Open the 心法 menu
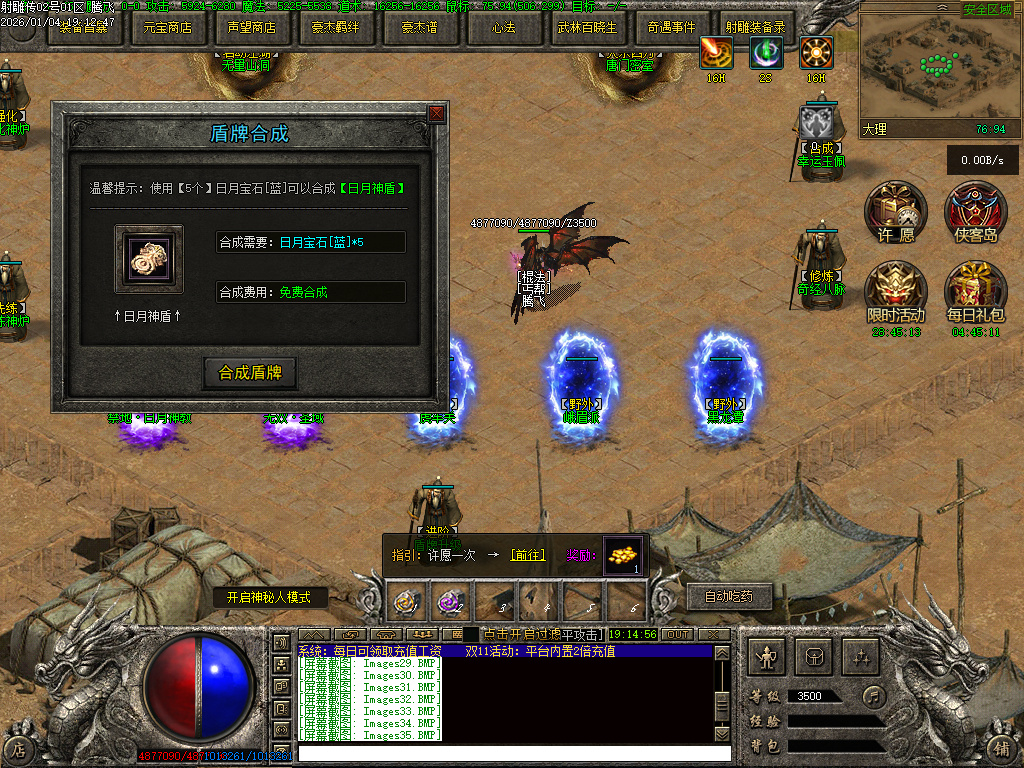Image resolution: width=1024 pixels, height=768 pixels. pyautogui.click(x=503, y=28)
